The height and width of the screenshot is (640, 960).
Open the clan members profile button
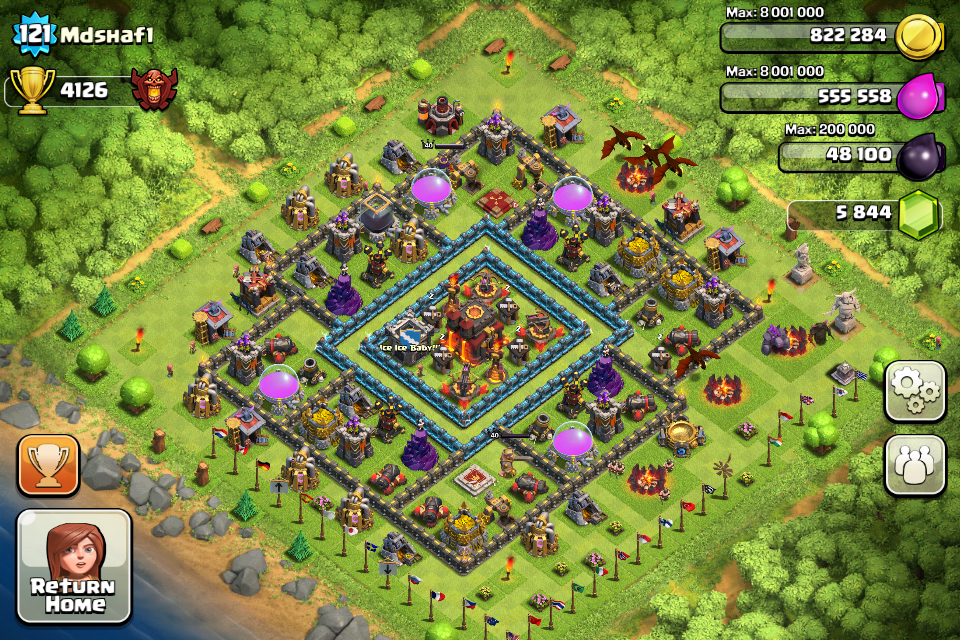[915, 465]
